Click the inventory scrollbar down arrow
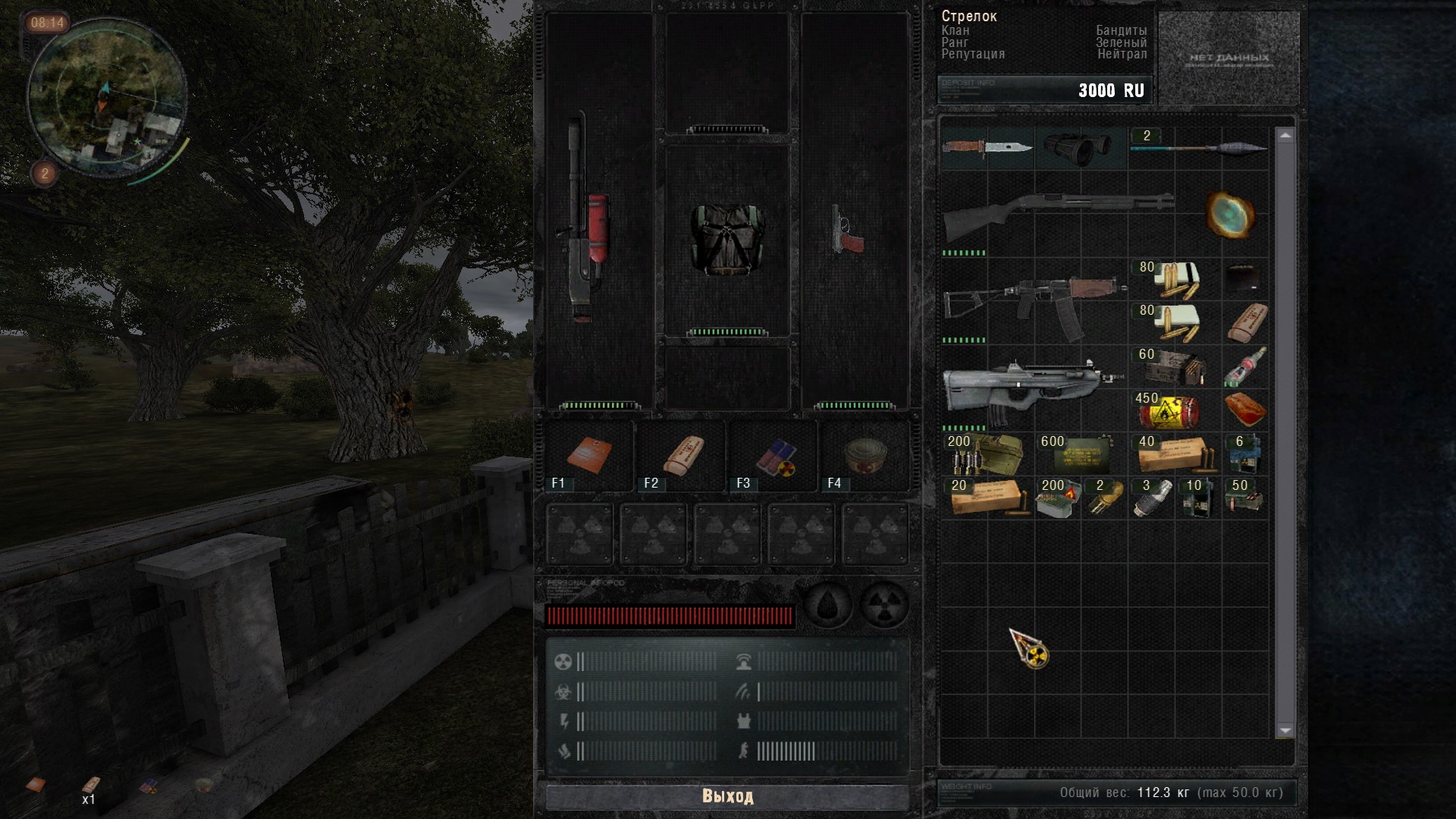 tap(1285, 730)
